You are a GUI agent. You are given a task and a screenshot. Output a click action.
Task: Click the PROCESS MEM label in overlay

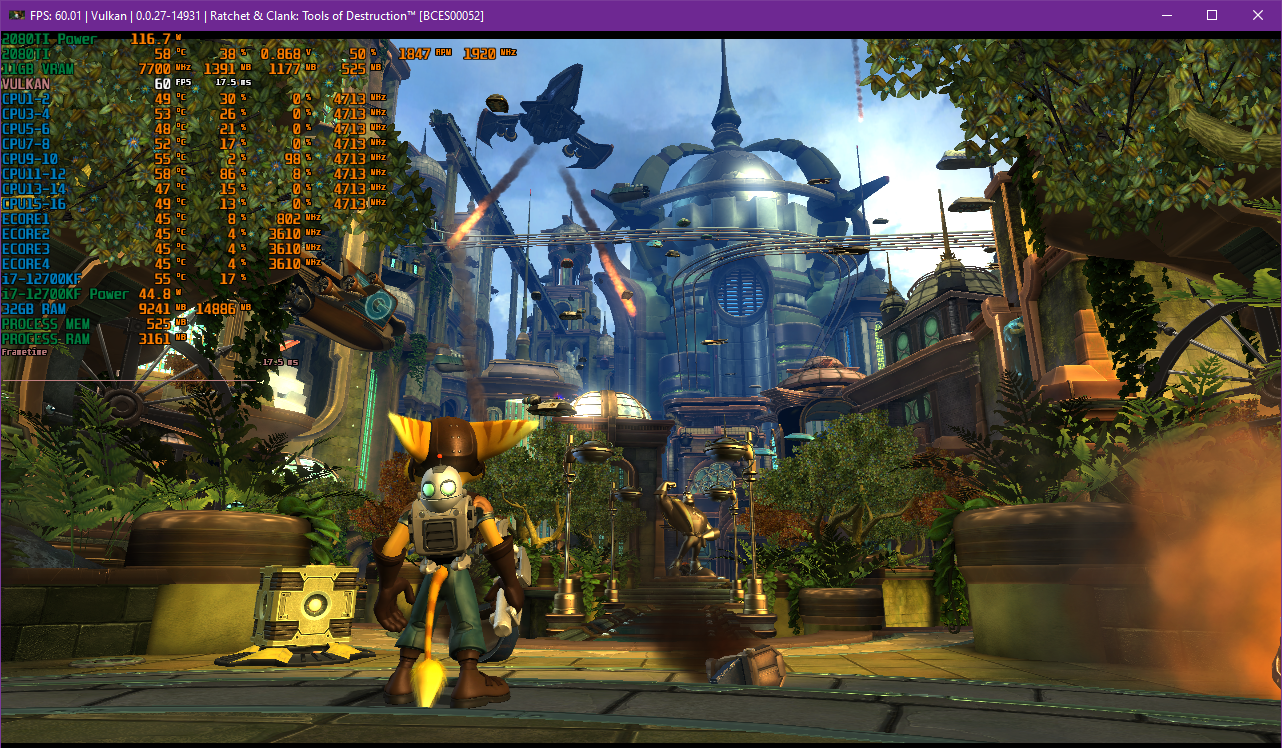45,324
